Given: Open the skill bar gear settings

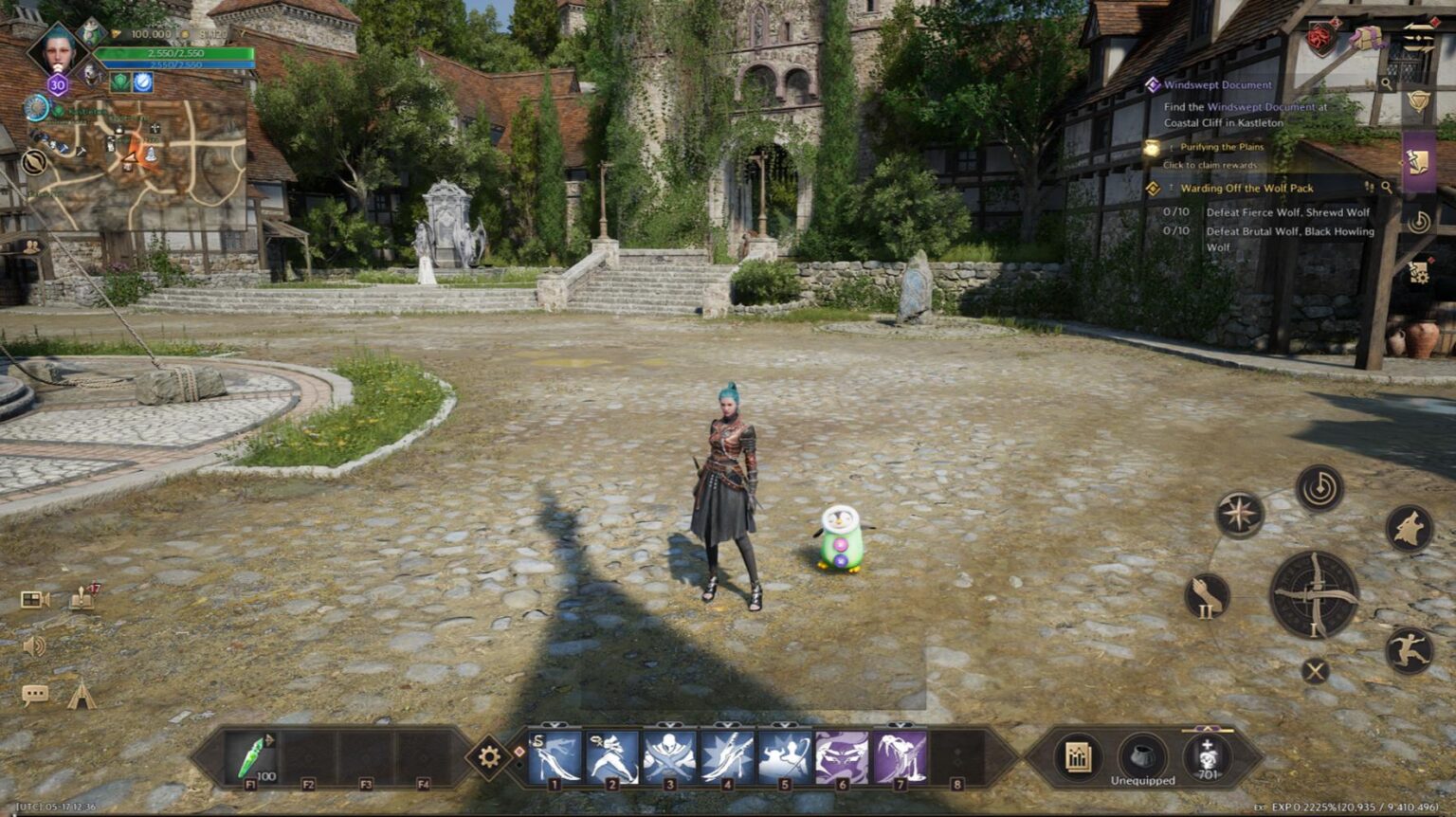Looking at the screenshot, I should 489,756.
